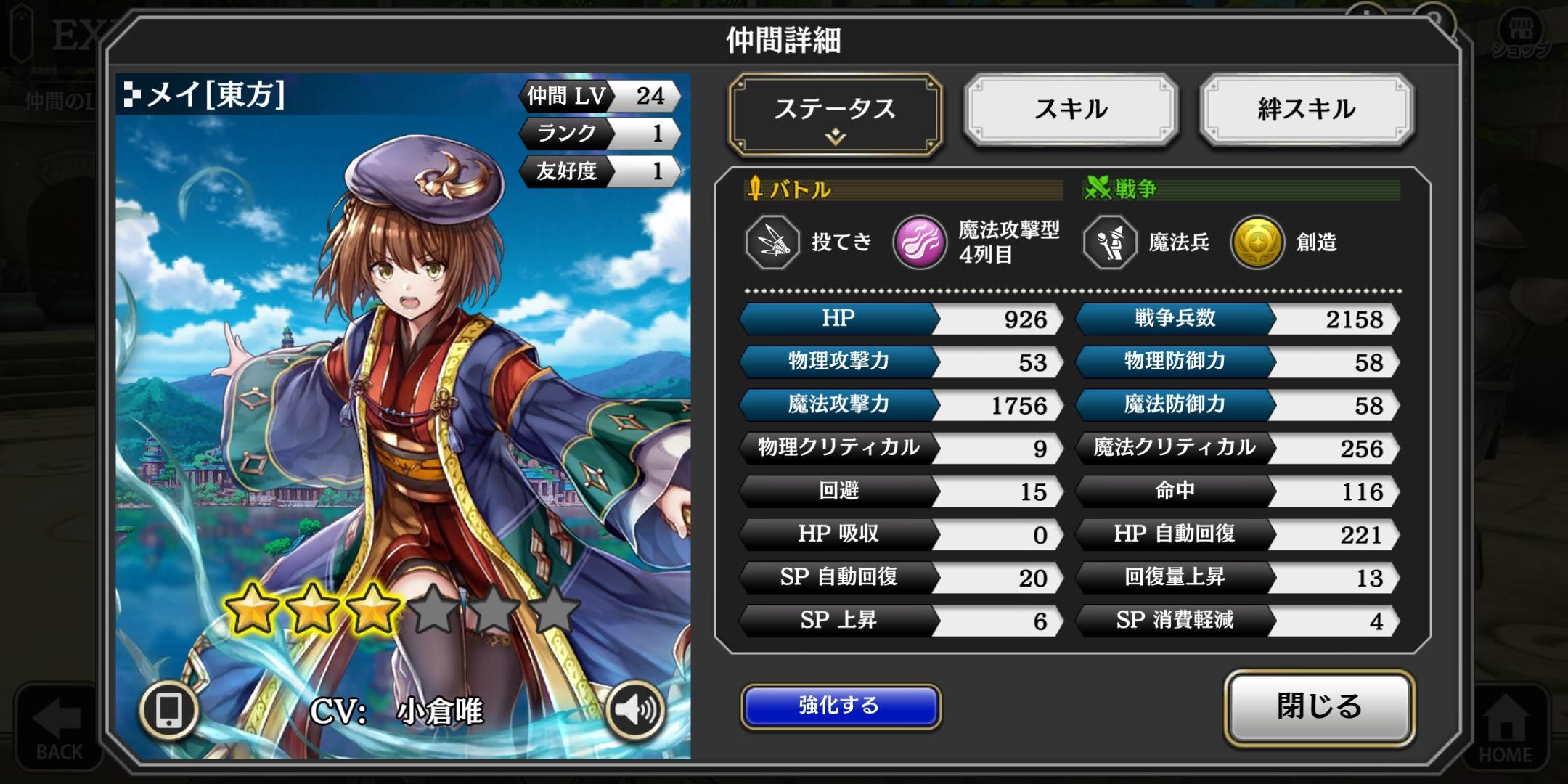Tap the phone icon on character portrait
This screenshot has width=1568, height=784.
click(169, 709)
